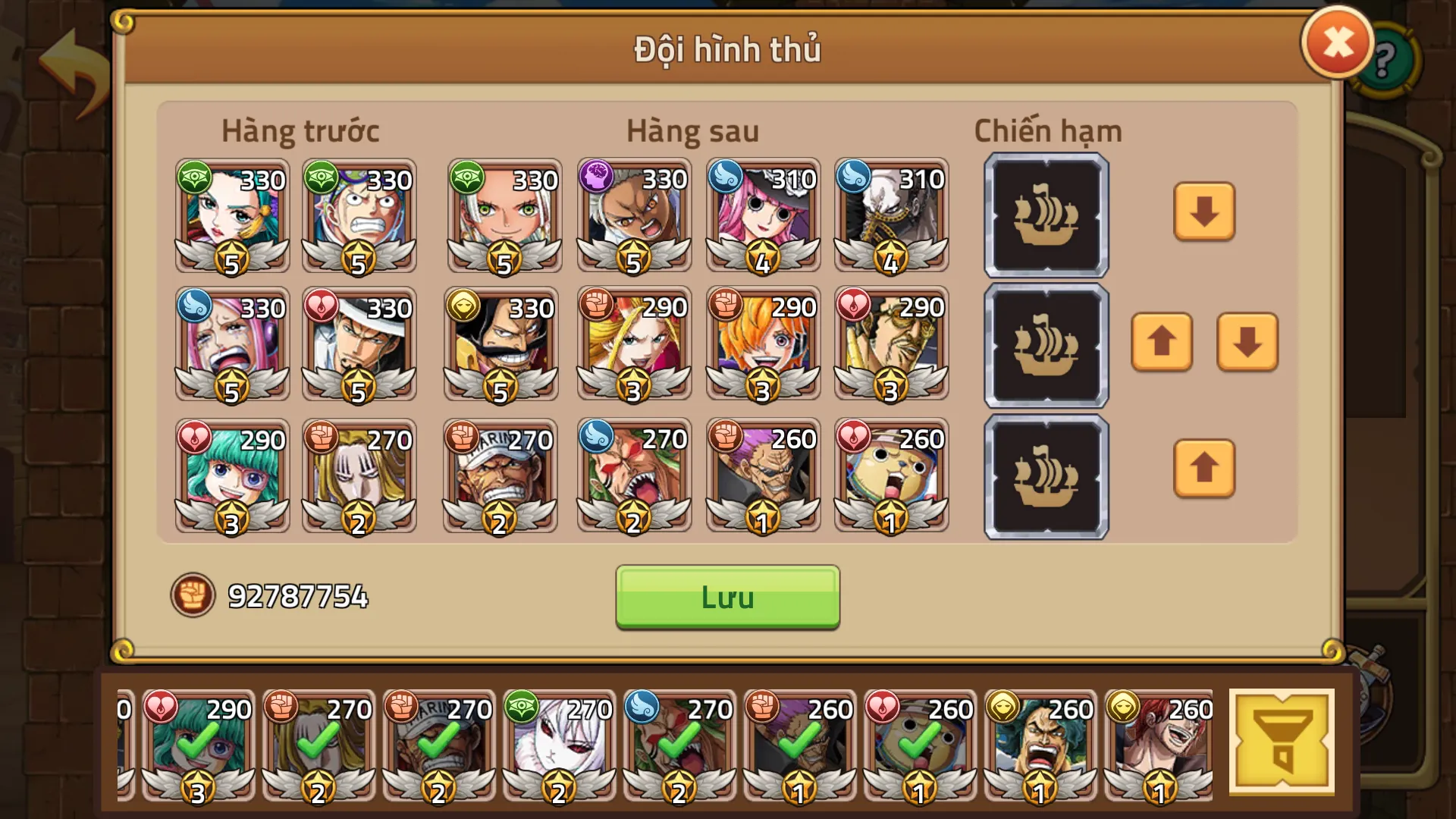Select the 330 green-haired hero in Hàng trước
The height and width of the screenshot is (819, 1456).
[231, 216]
